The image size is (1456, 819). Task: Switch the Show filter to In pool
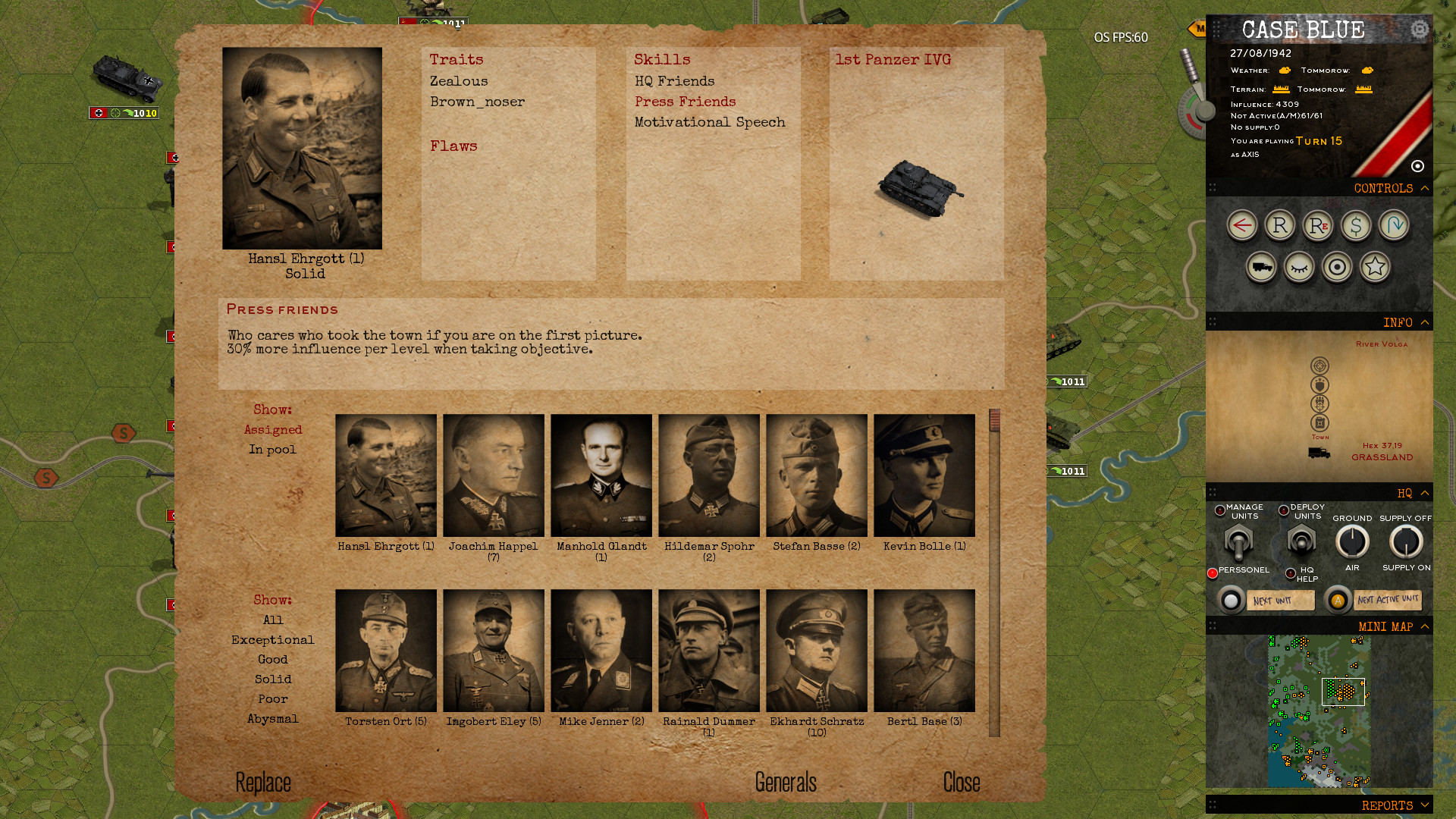point(272,449)
